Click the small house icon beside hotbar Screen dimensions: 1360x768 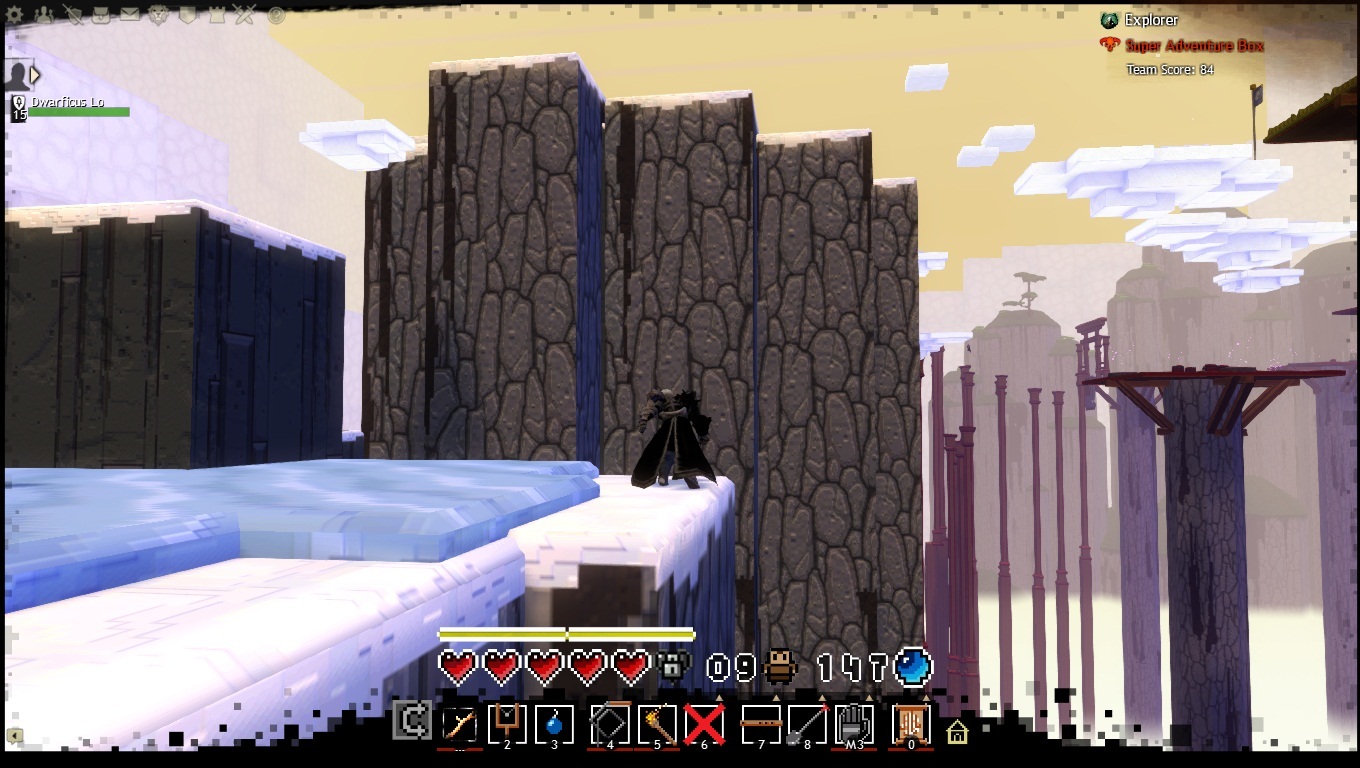[957, 731]
